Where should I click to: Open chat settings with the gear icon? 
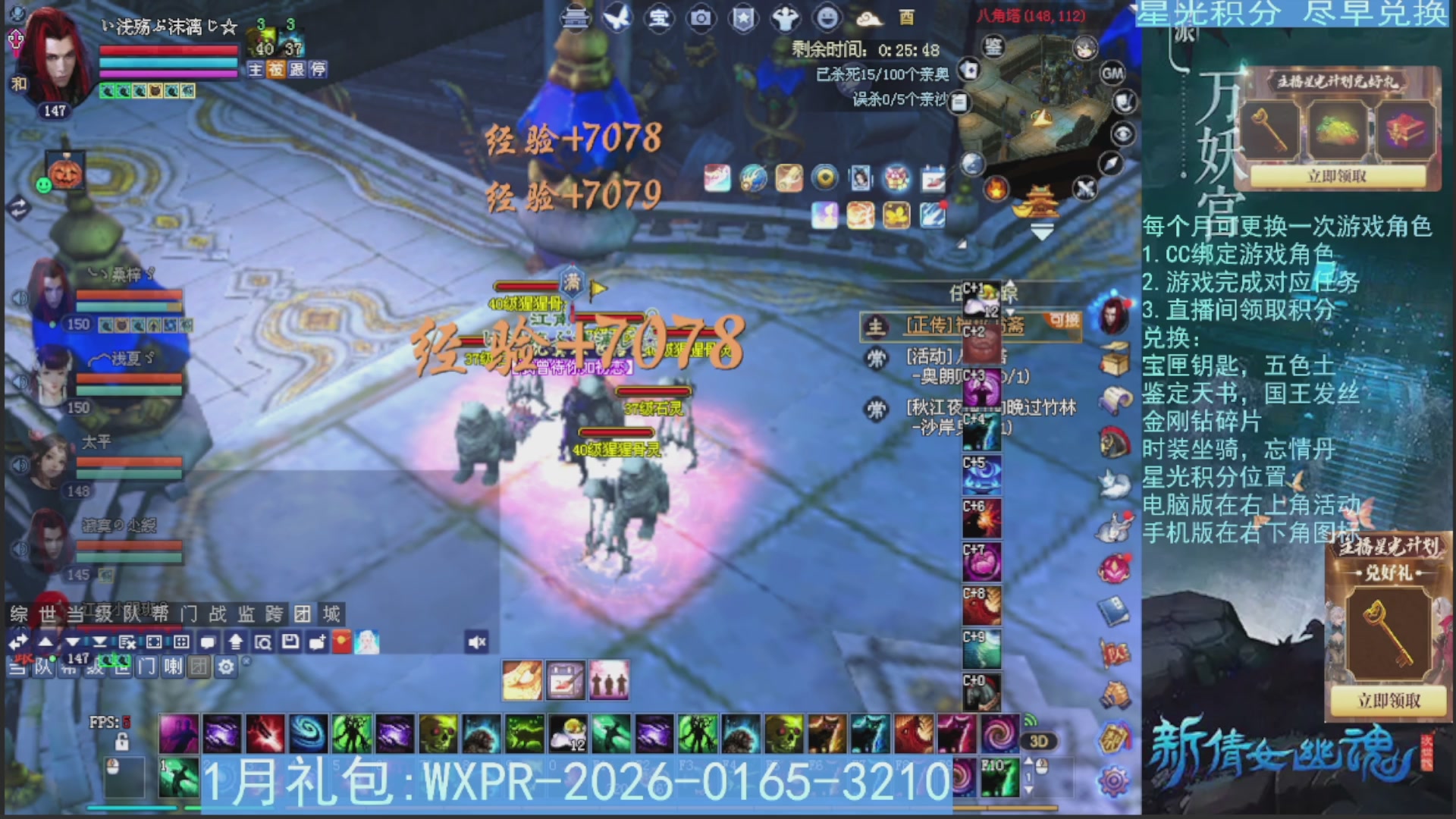[x=226, y=666]
